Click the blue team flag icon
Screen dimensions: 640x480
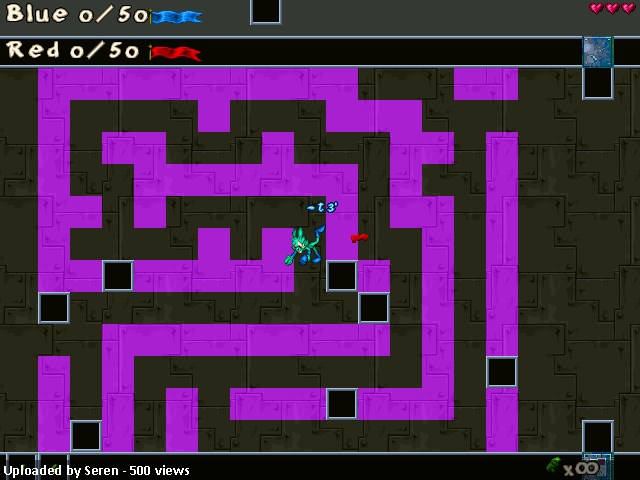point(177,16)
